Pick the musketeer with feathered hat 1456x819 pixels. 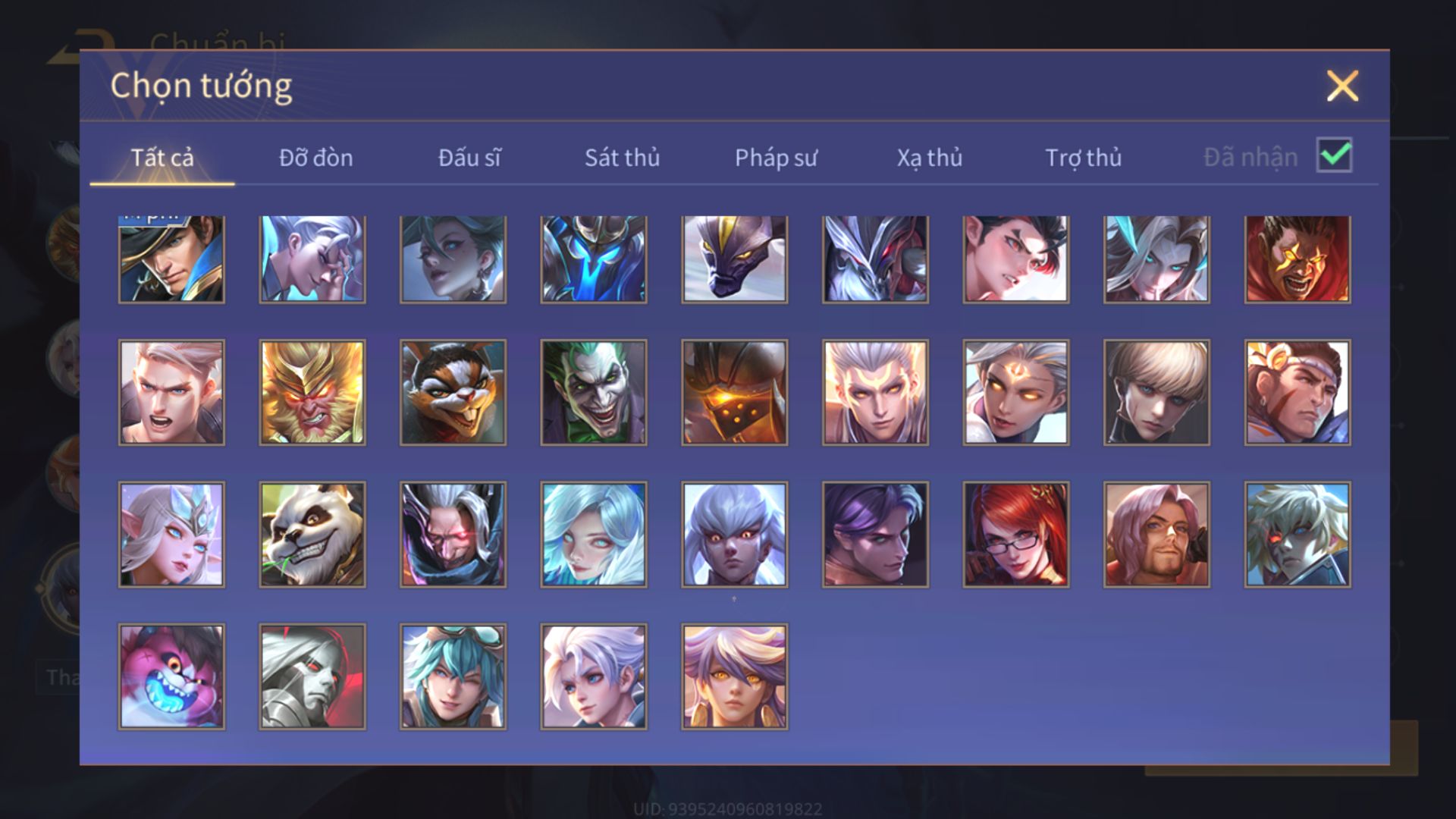coord(171,259)
